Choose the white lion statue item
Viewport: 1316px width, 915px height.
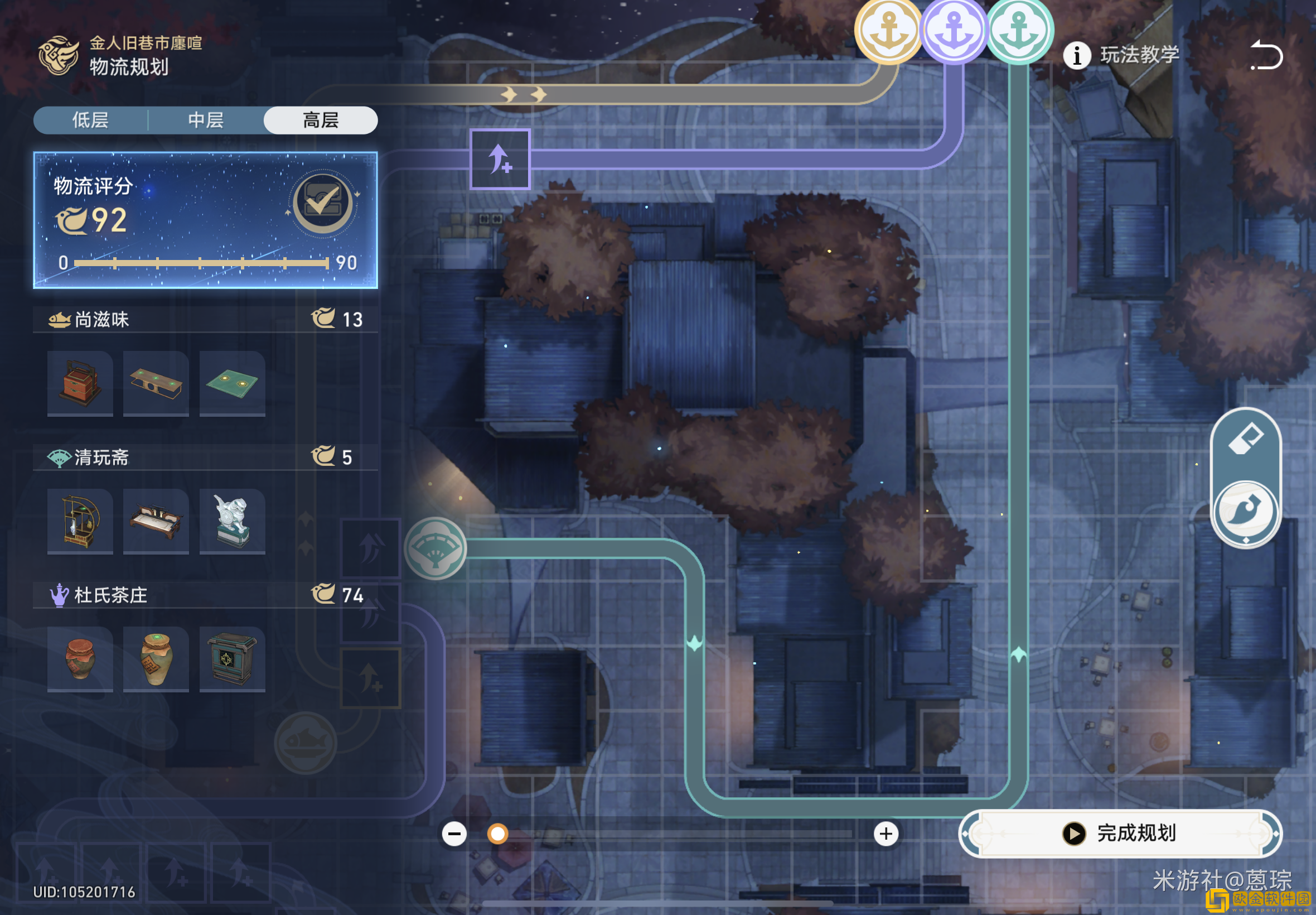(232, 521)
